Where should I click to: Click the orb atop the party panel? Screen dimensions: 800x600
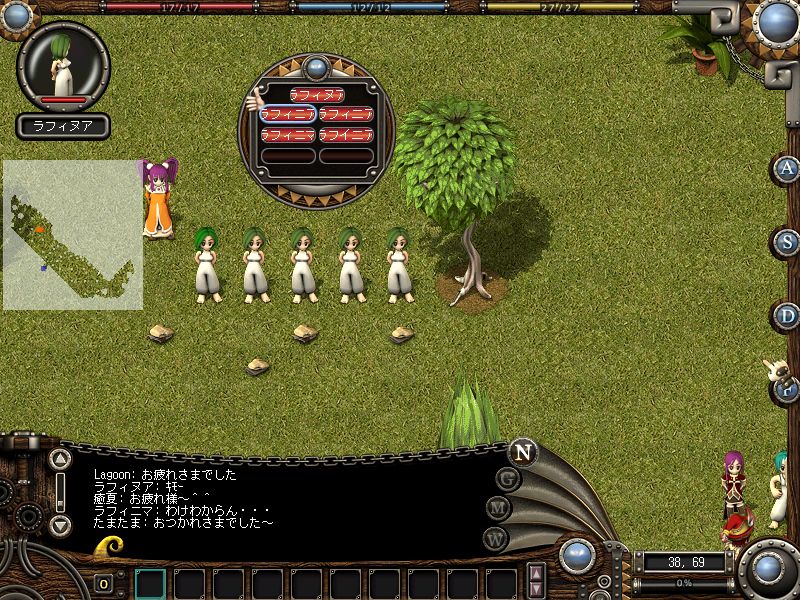tap(317, 68)
